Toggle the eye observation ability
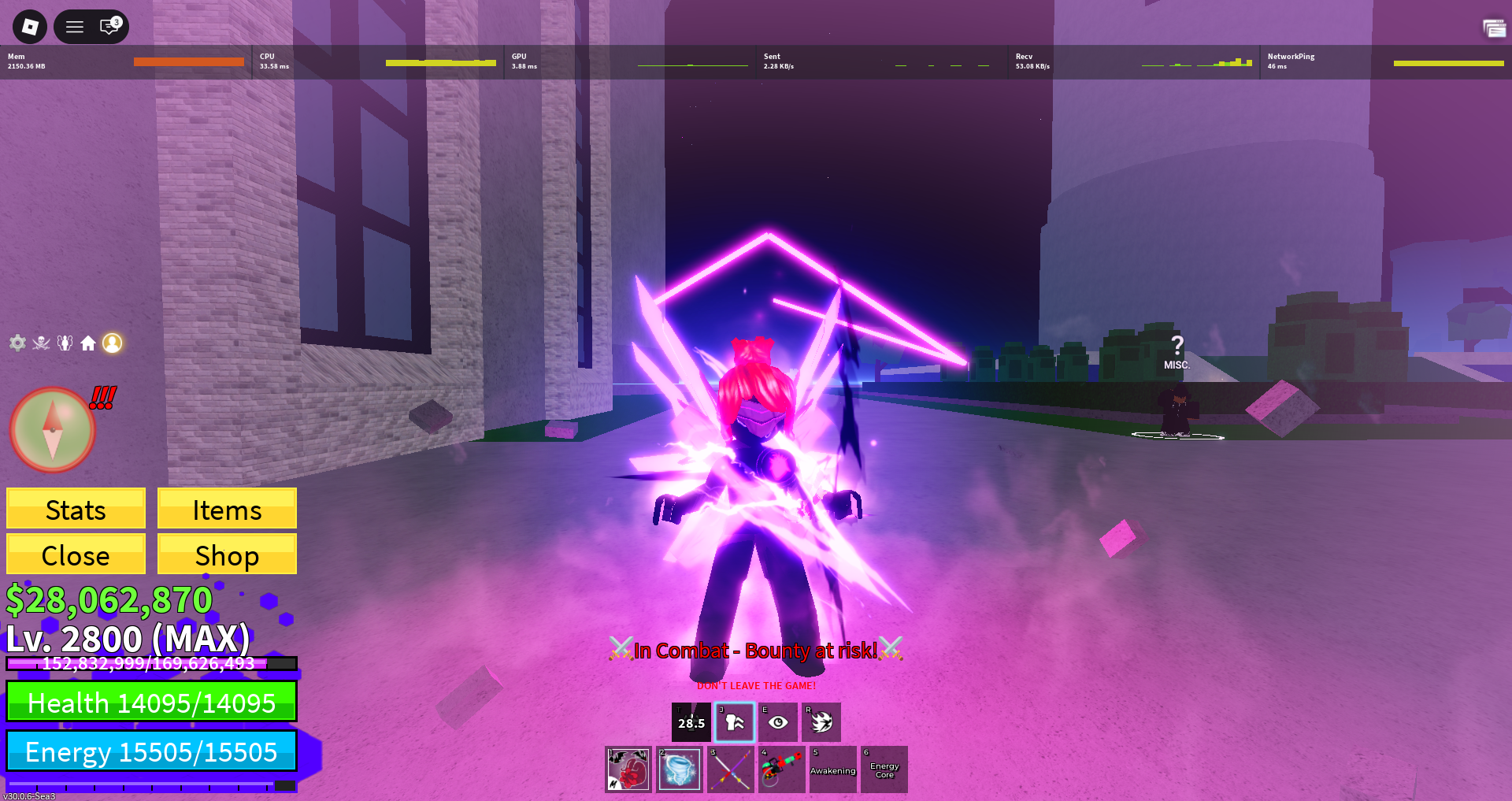Screen dimensions: 1512x801 778,722
